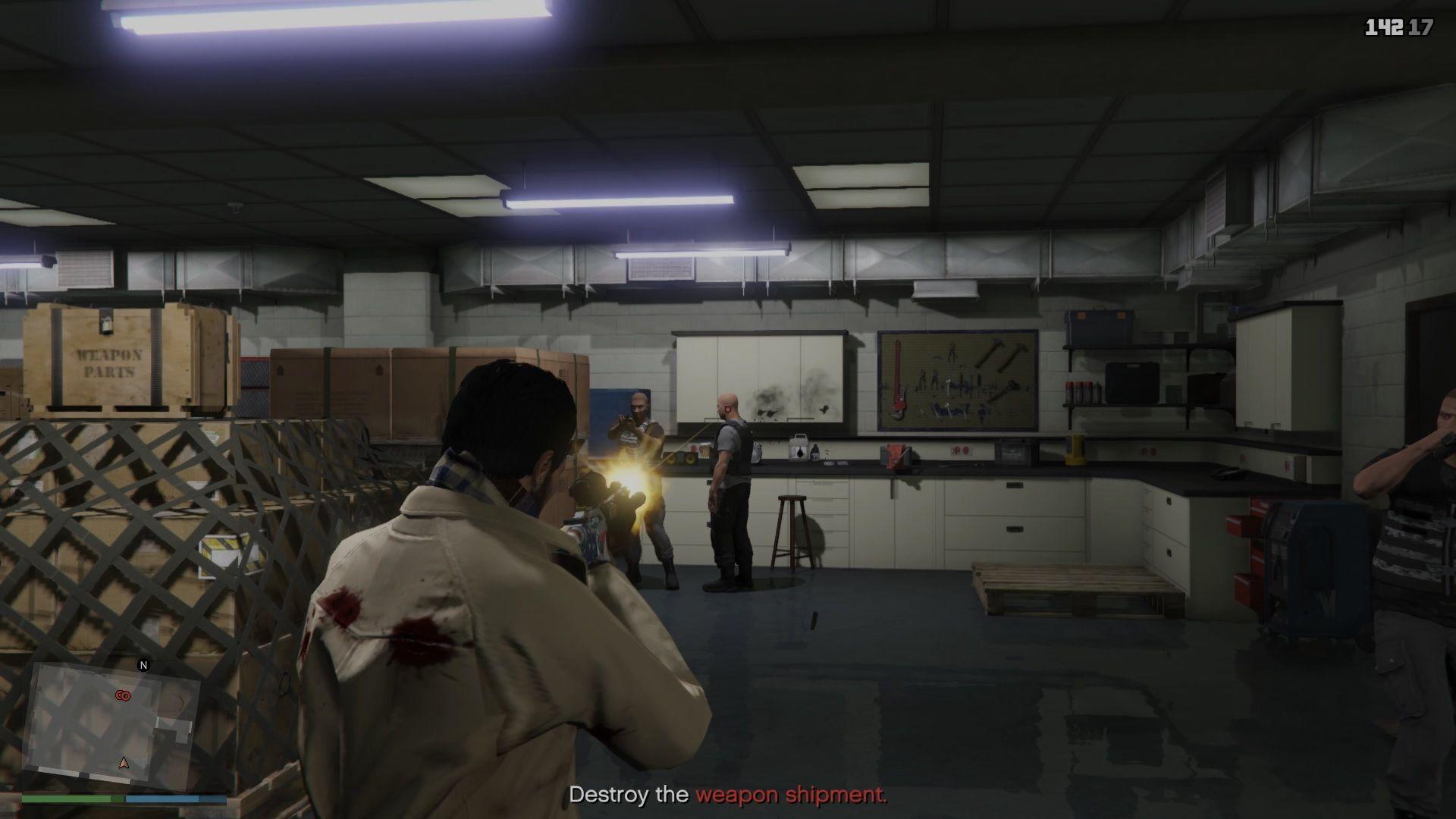Screen dimensions: 1456x819
Task: Click the north N compass marker
Action: click(143, 665)
